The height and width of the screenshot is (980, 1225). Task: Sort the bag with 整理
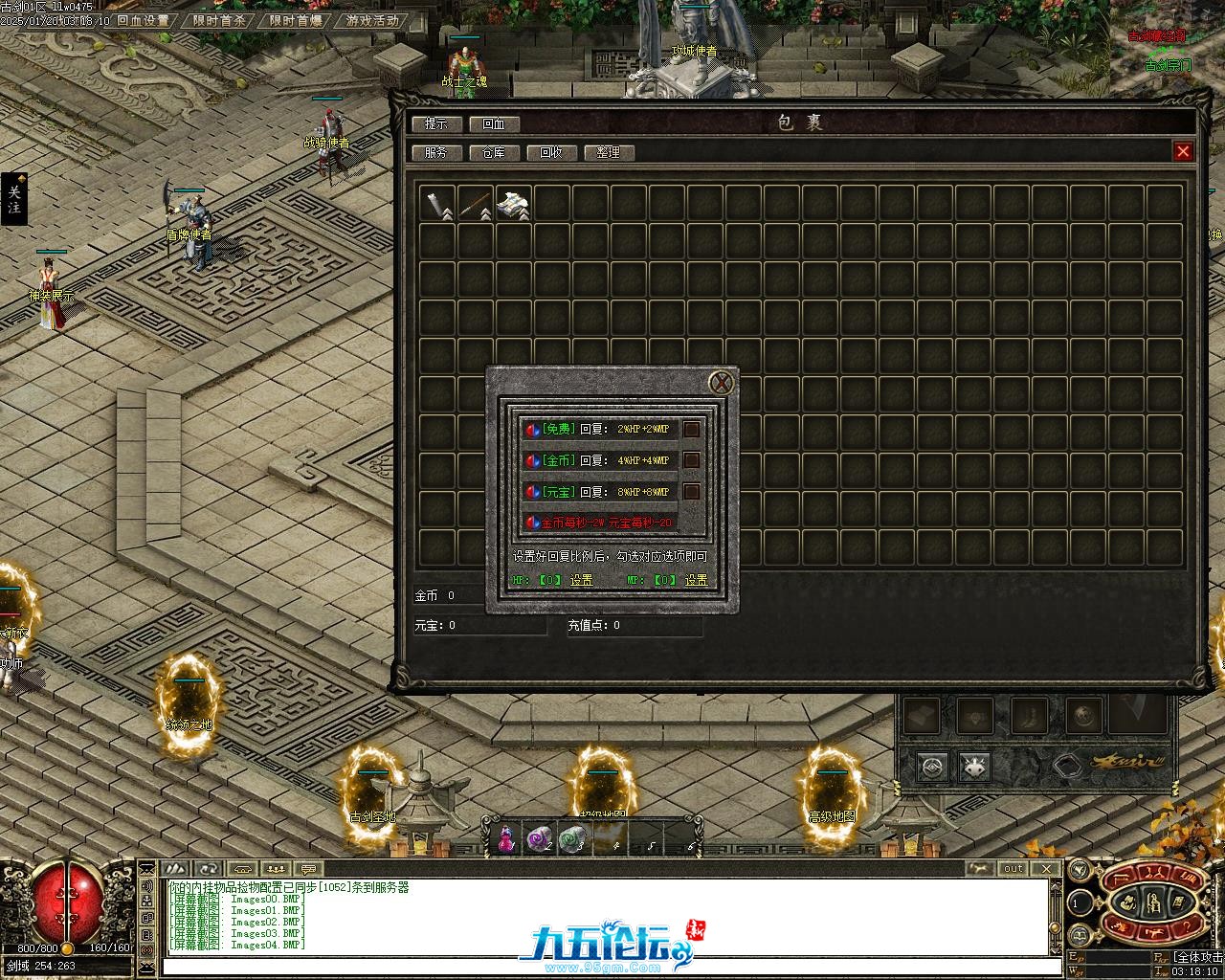tap(609, 152)
